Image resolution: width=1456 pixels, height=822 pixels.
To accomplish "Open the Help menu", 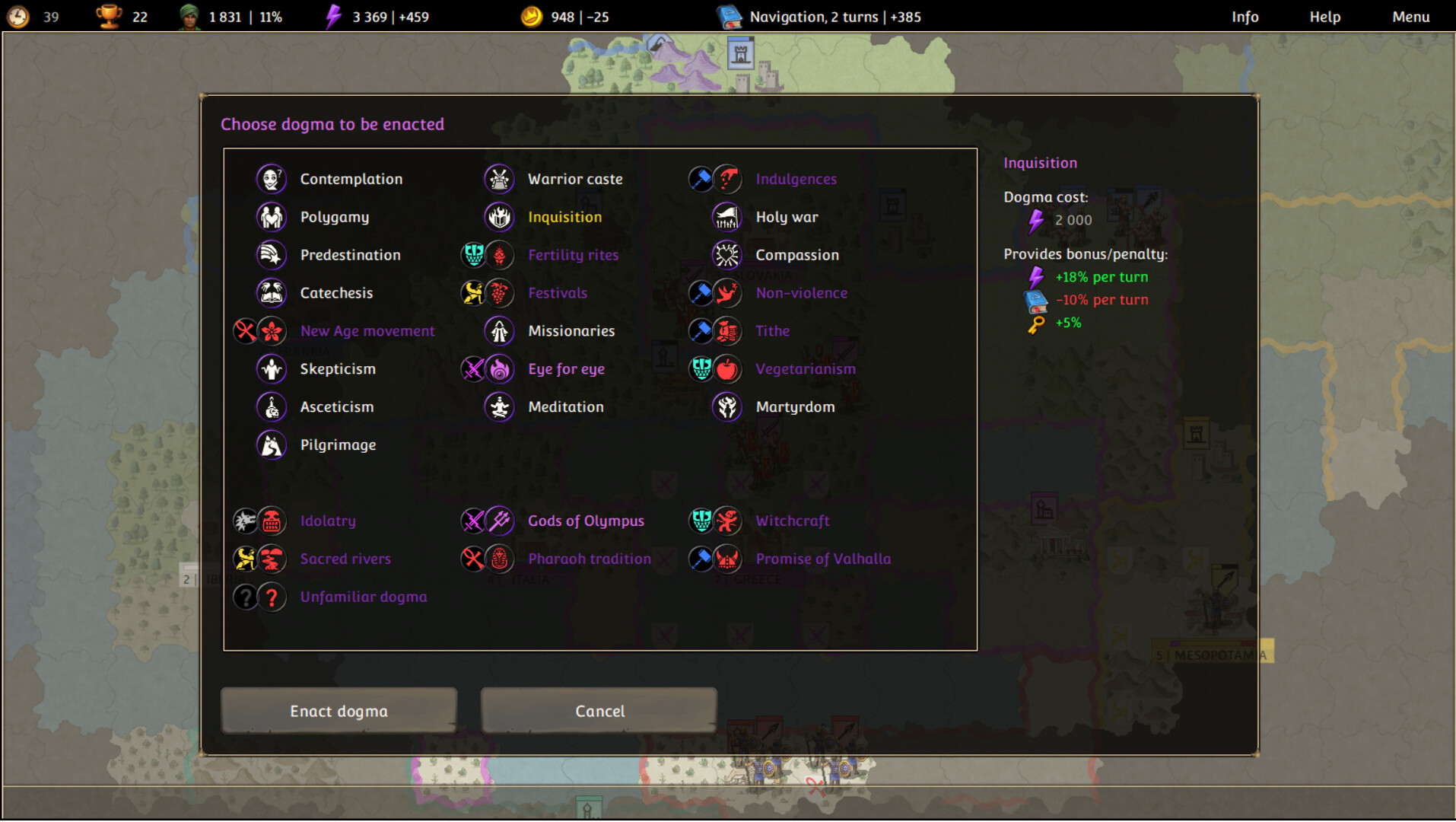I will click(x=1325, y=16).
